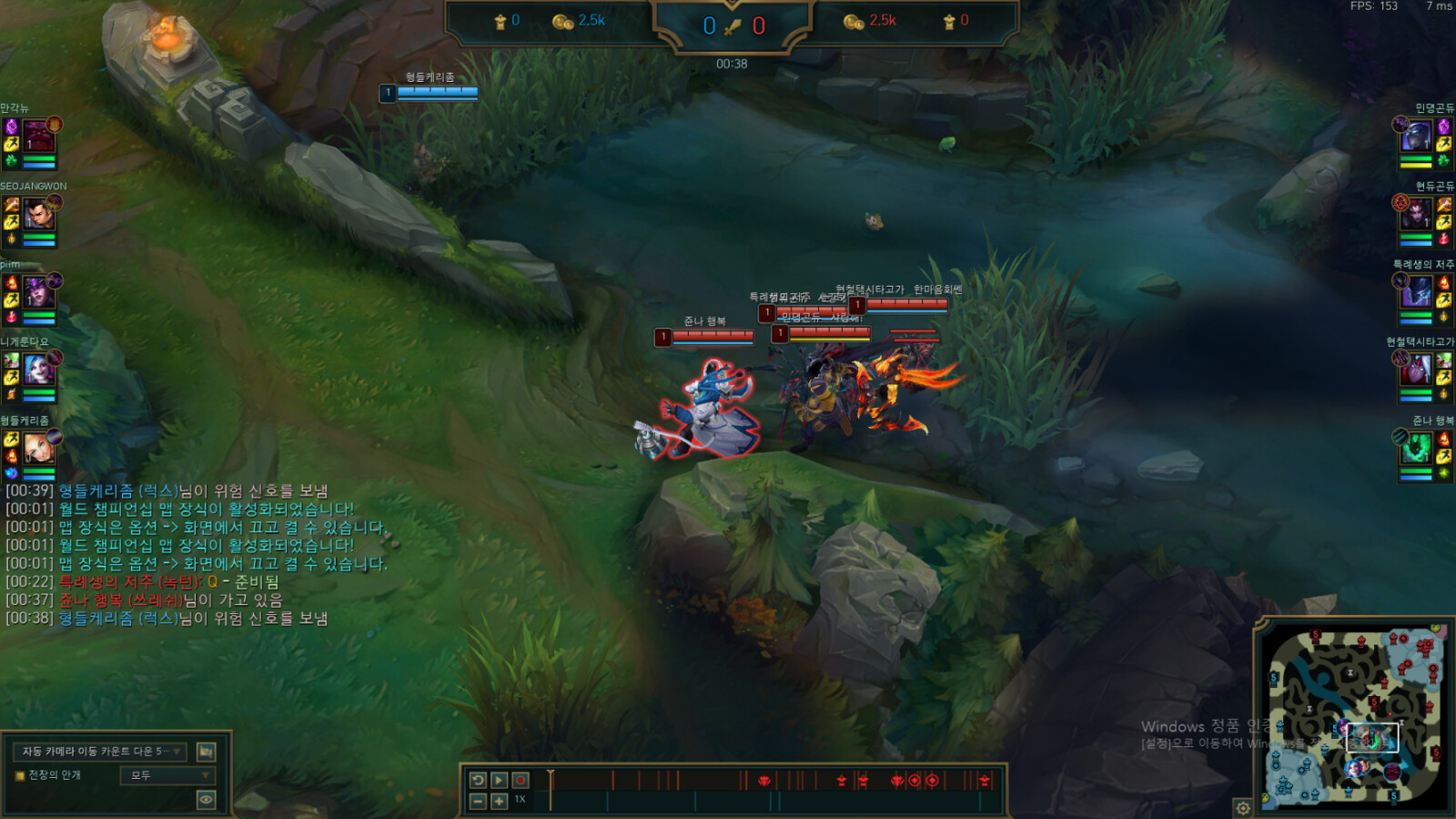Toggle the crossed-out camera button

click(x=206, y=751)
